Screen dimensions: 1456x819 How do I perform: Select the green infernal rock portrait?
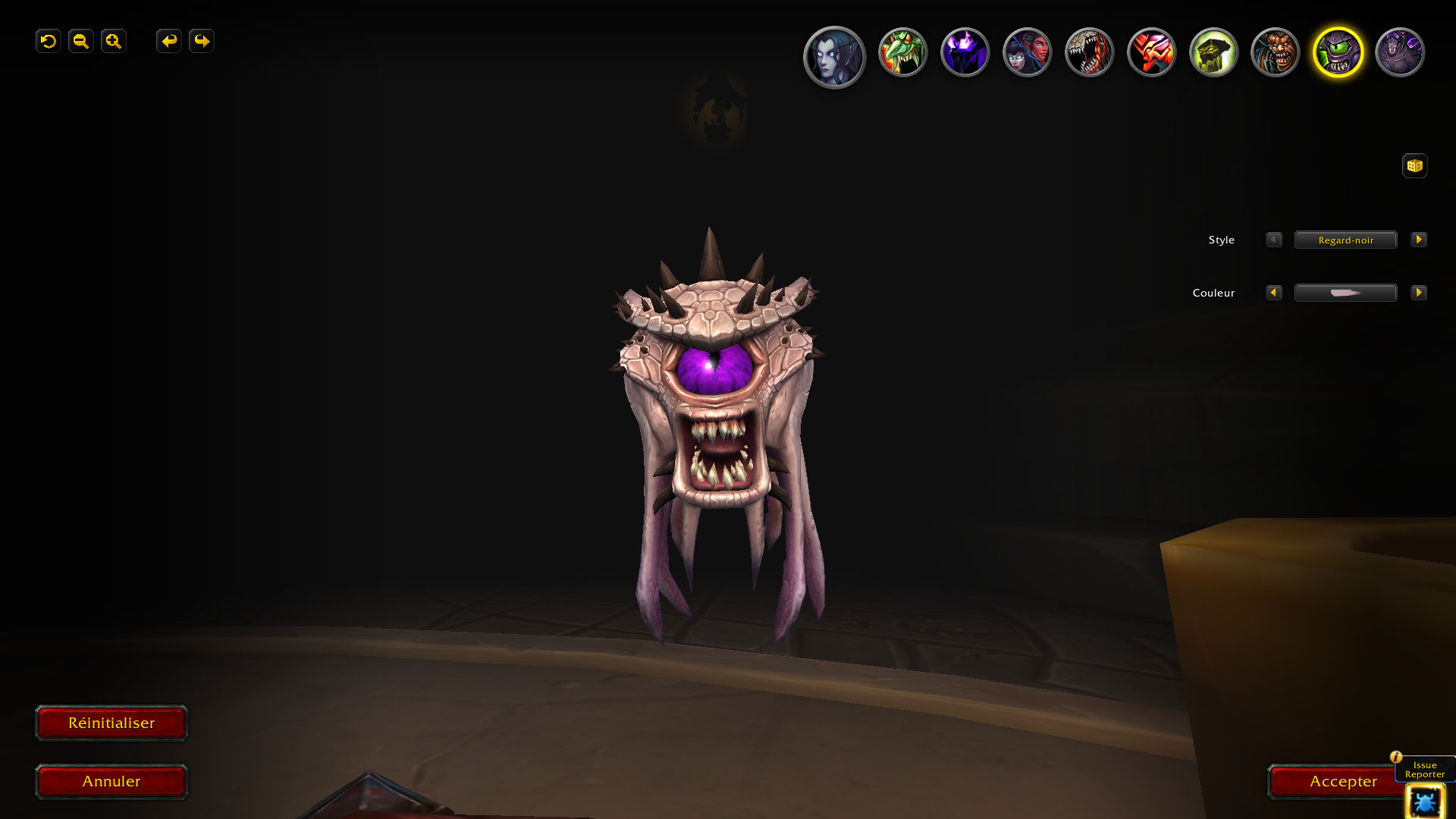pos(1213,52)
